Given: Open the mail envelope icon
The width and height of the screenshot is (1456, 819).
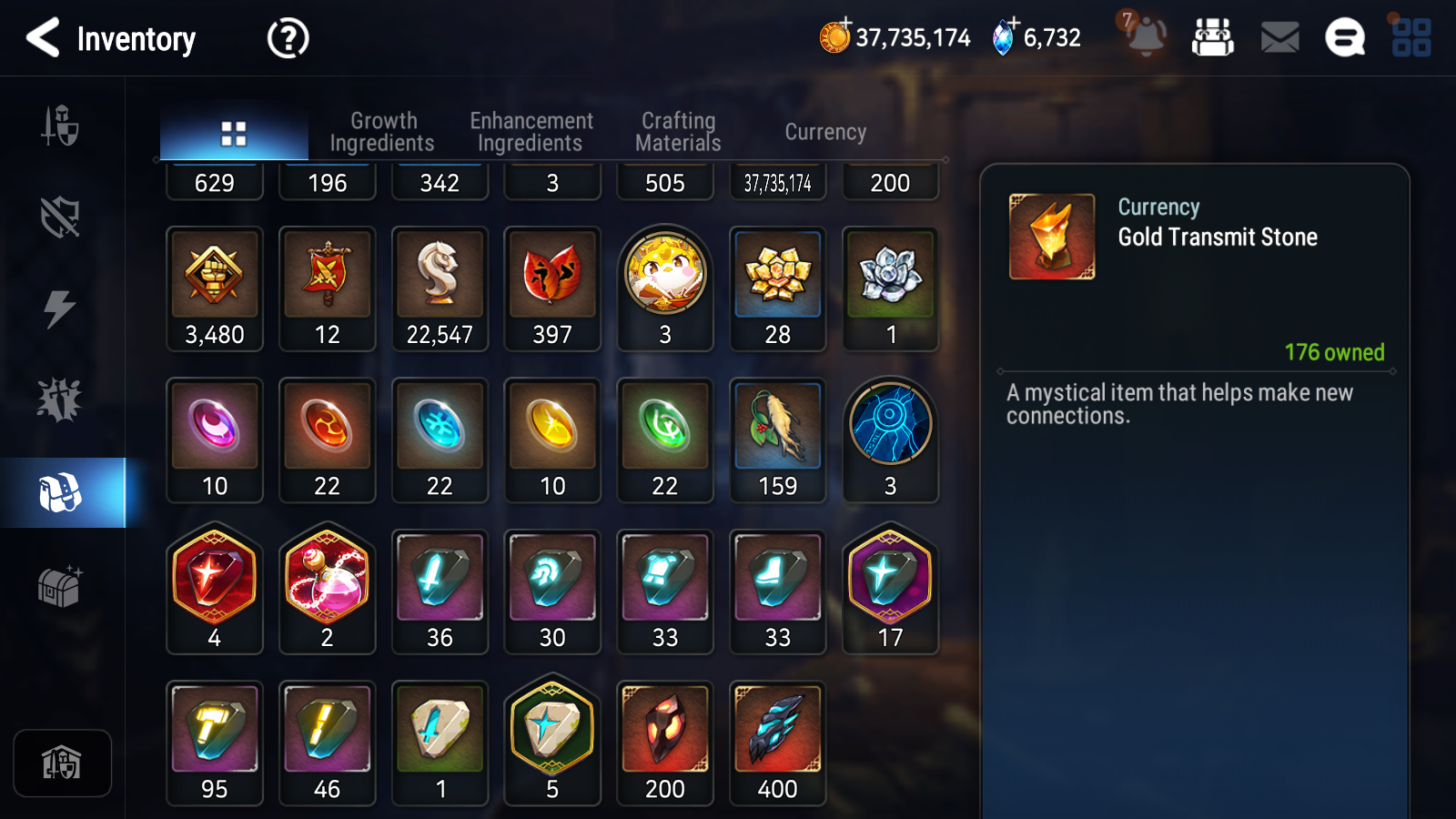Looking at the screenshot, I should (x=1279, y=38).
